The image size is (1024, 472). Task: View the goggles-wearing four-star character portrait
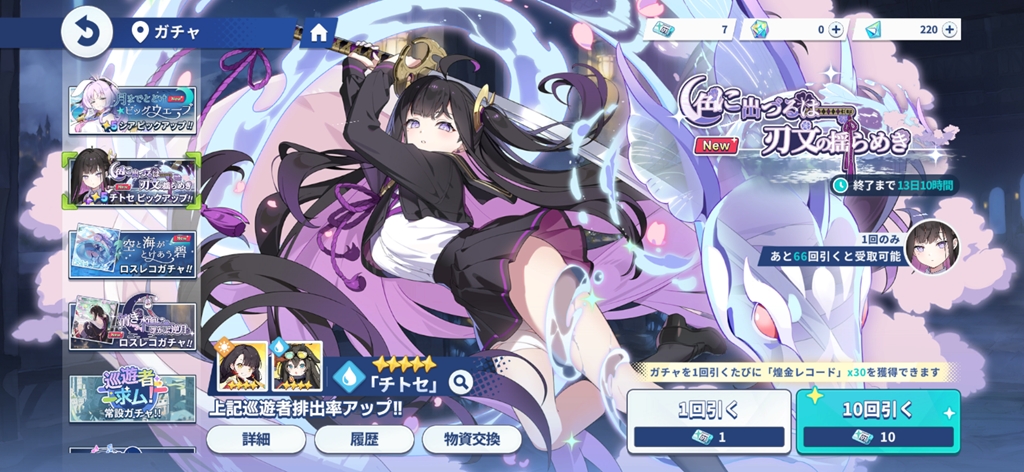pyautogui.click(x=297, y=366)
